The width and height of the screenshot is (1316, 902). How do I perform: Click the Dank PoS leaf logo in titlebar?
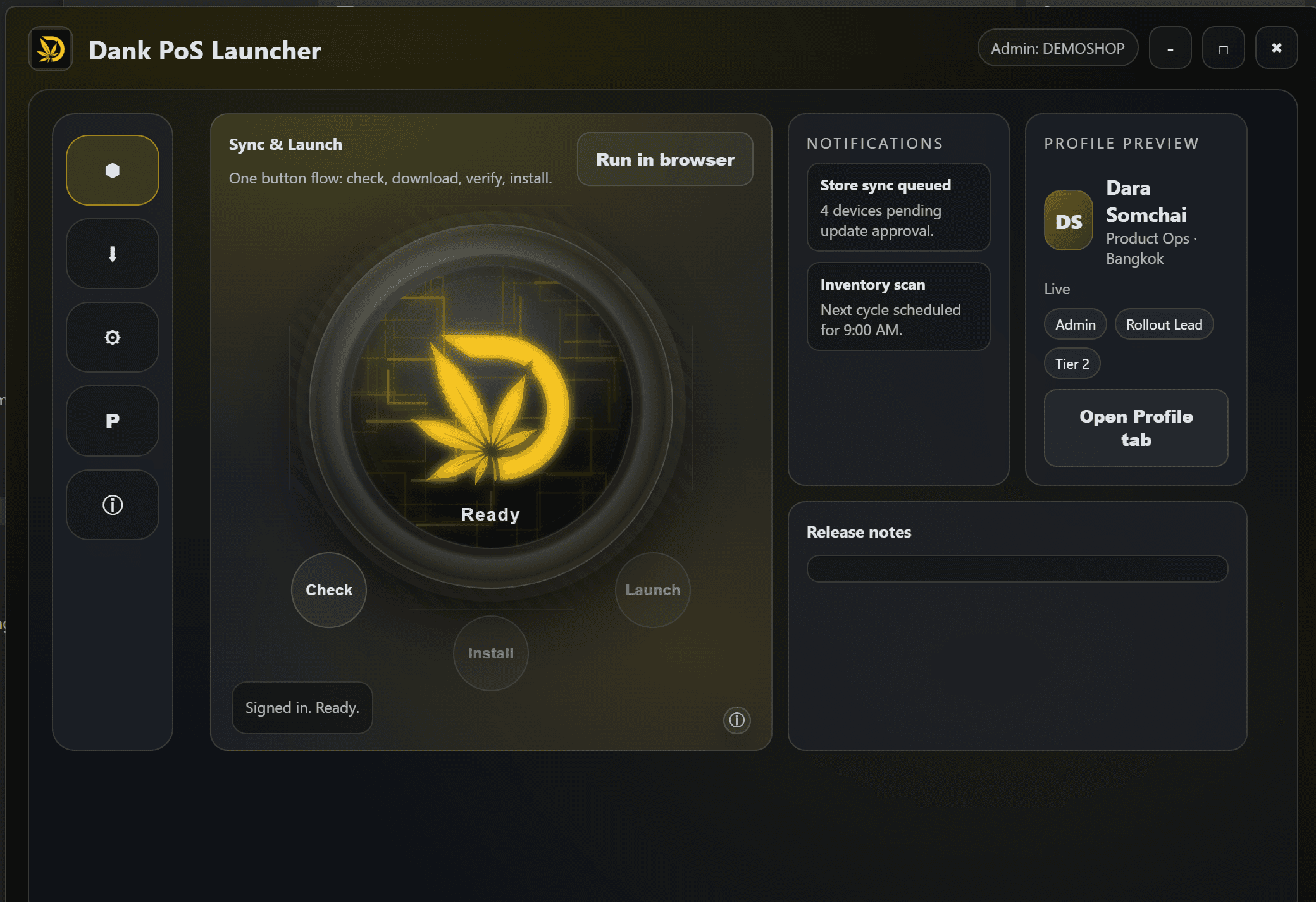click(51, 49)
